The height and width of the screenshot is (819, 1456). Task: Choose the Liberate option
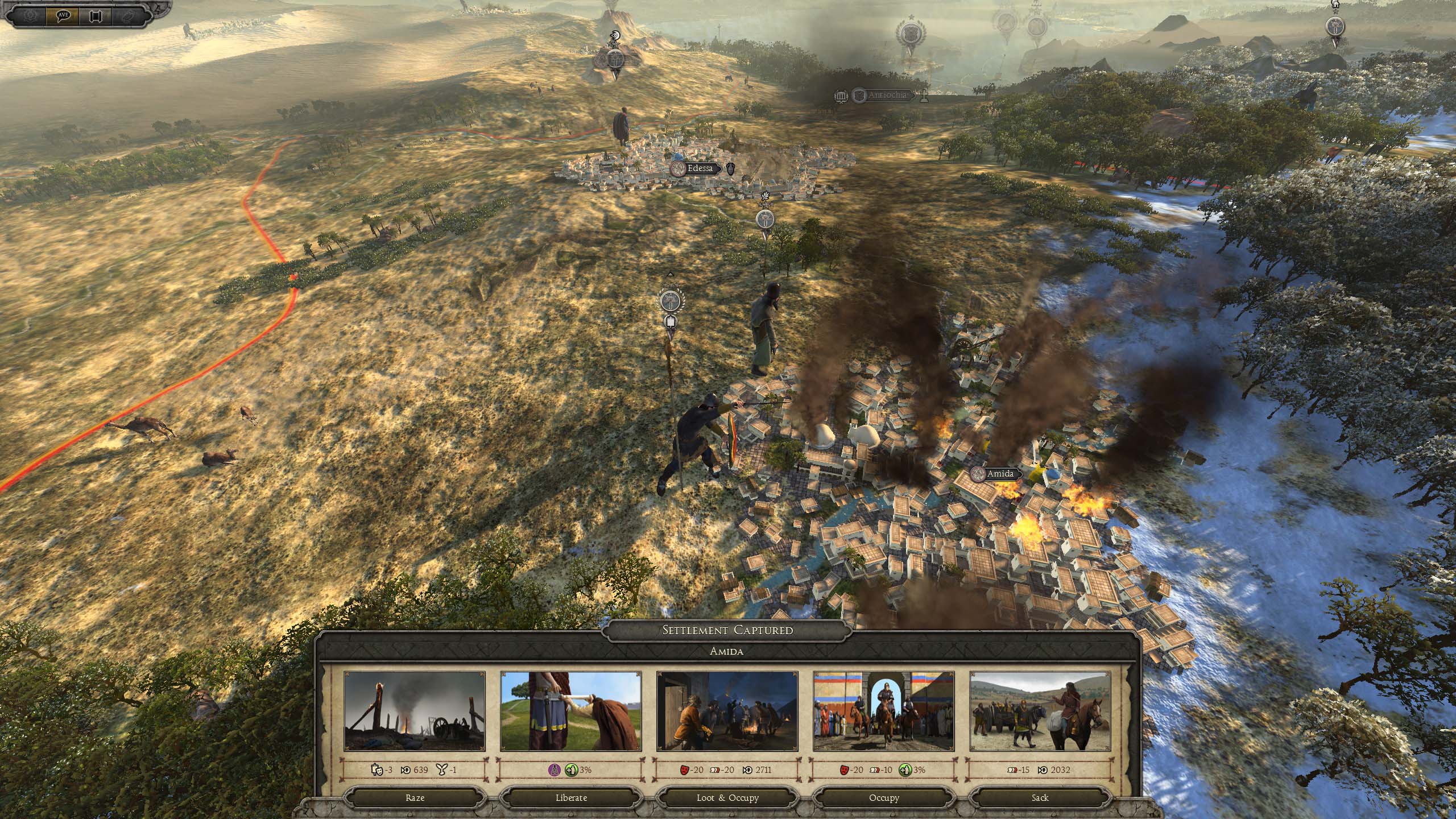pos(571,797)
